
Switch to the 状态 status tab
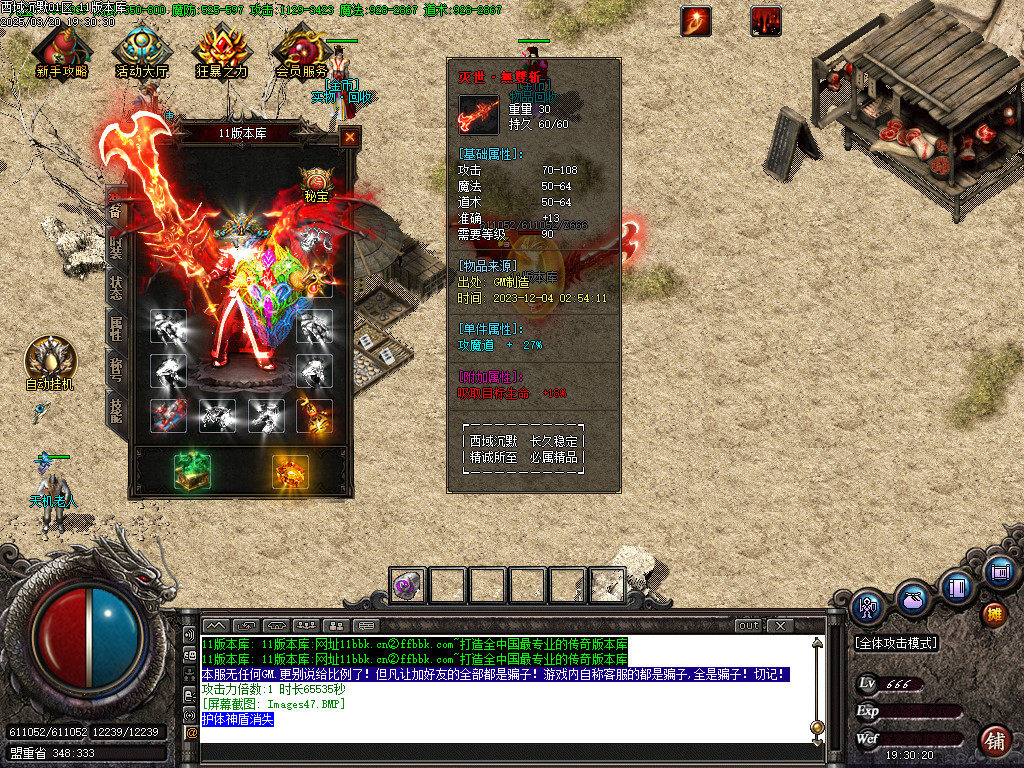coord(116,284)
